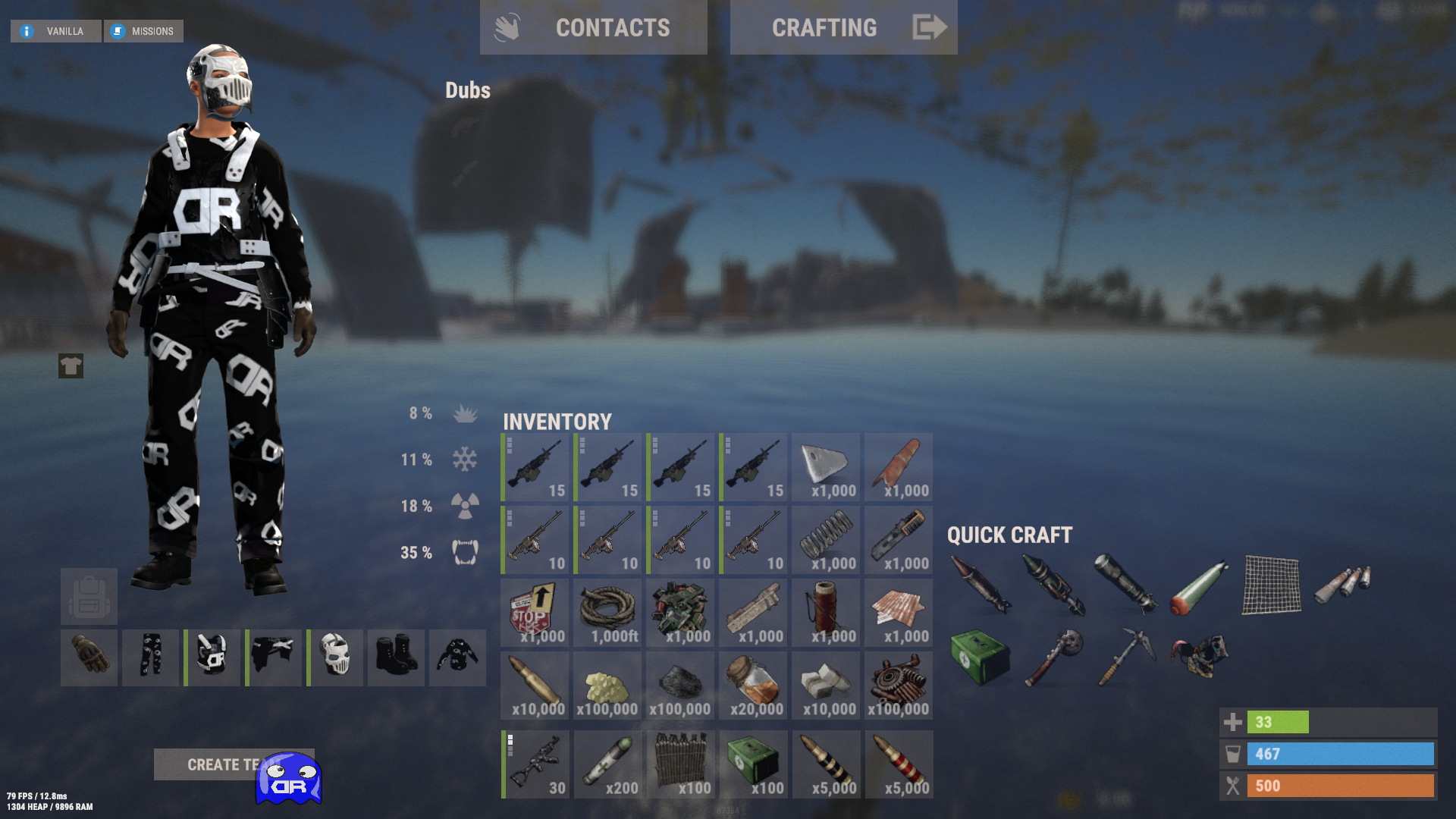Select the rope stack in the inventory

[607, 612]
